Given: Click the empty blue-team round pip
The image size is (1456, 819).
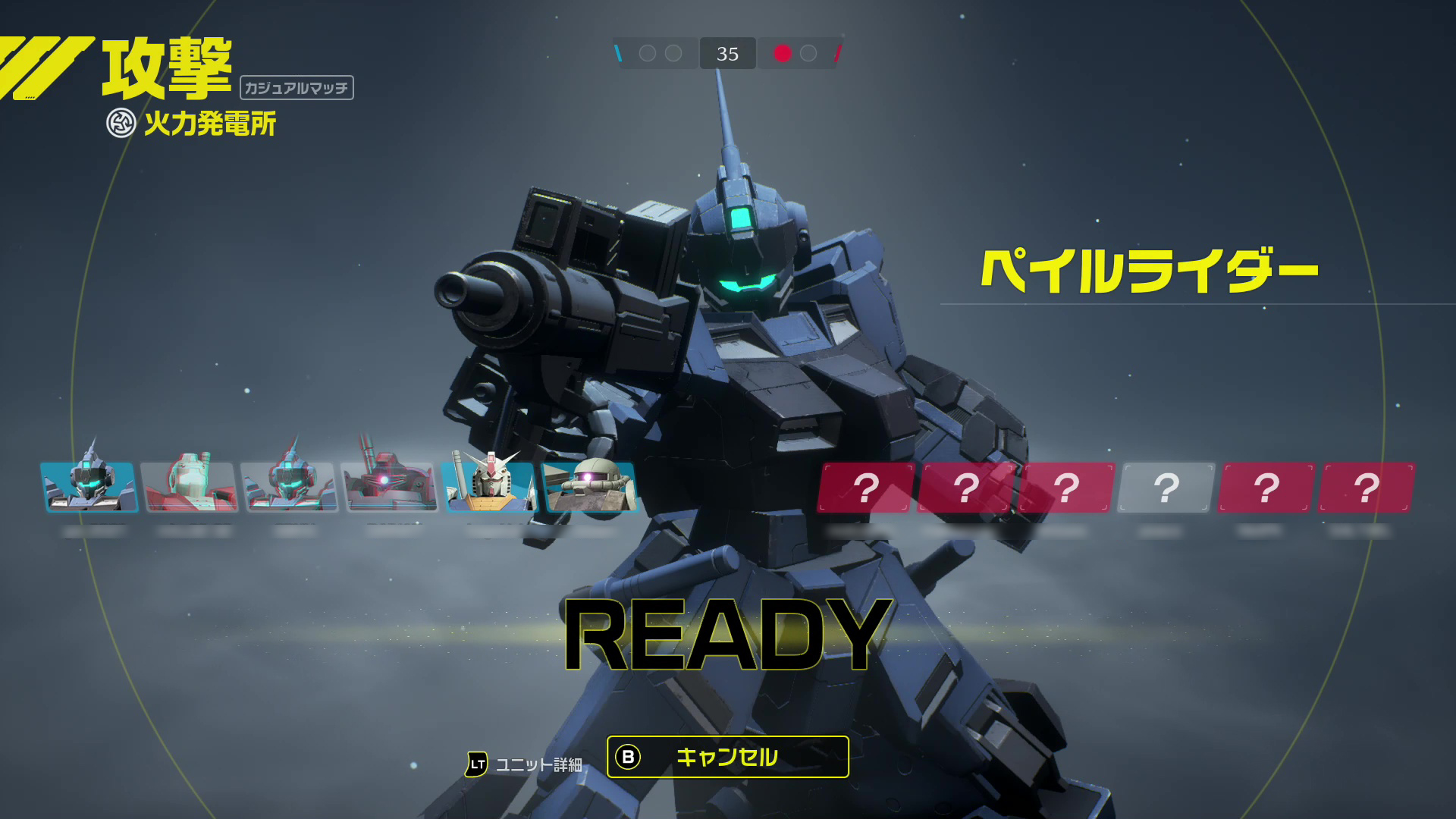Looking at the screenshot, I should click(x=646, y=53).
